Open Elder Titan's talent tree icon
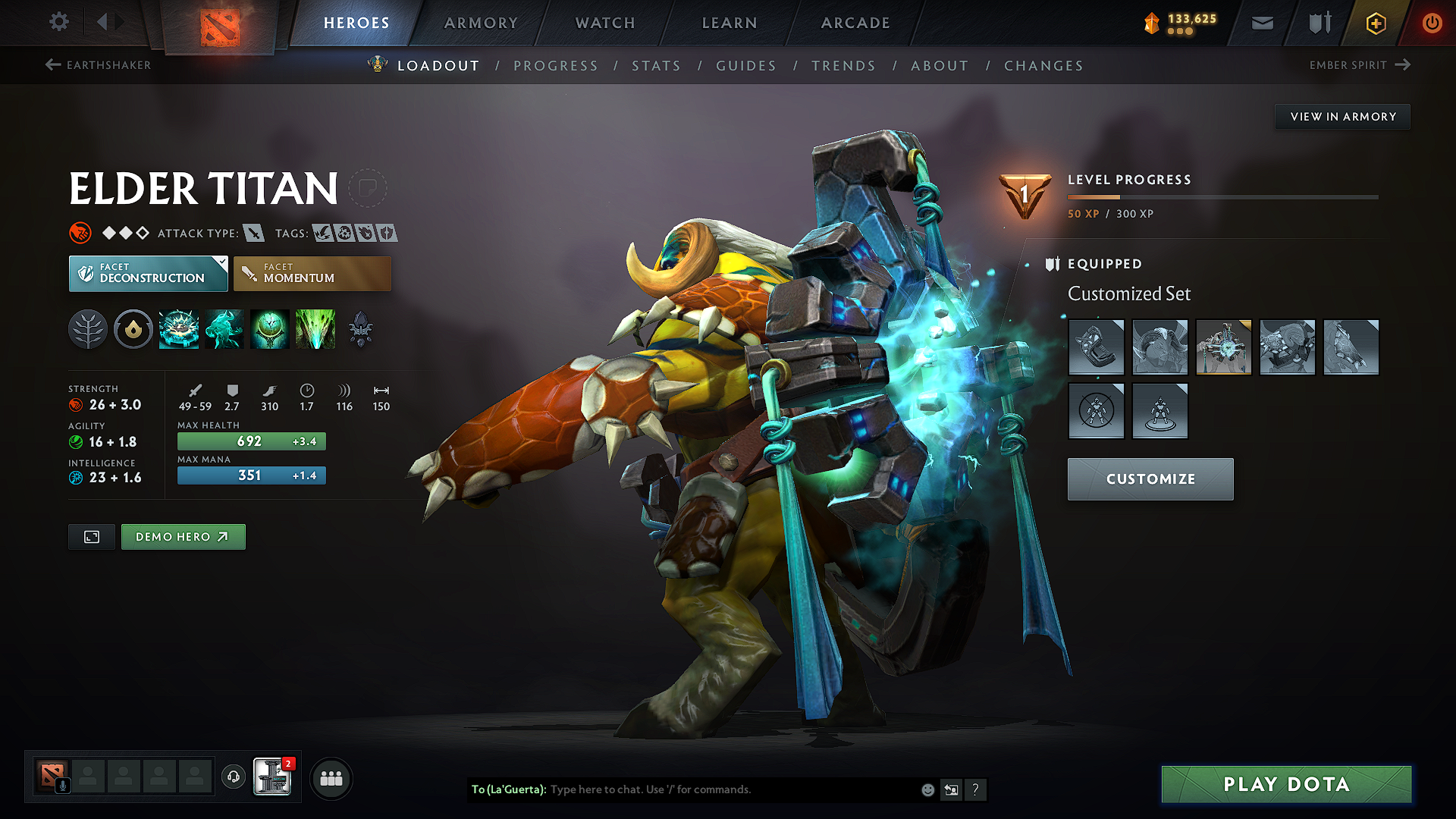The width and height of the screenshot is (1456, 819). pyautogui.click(x=88, y=329)
